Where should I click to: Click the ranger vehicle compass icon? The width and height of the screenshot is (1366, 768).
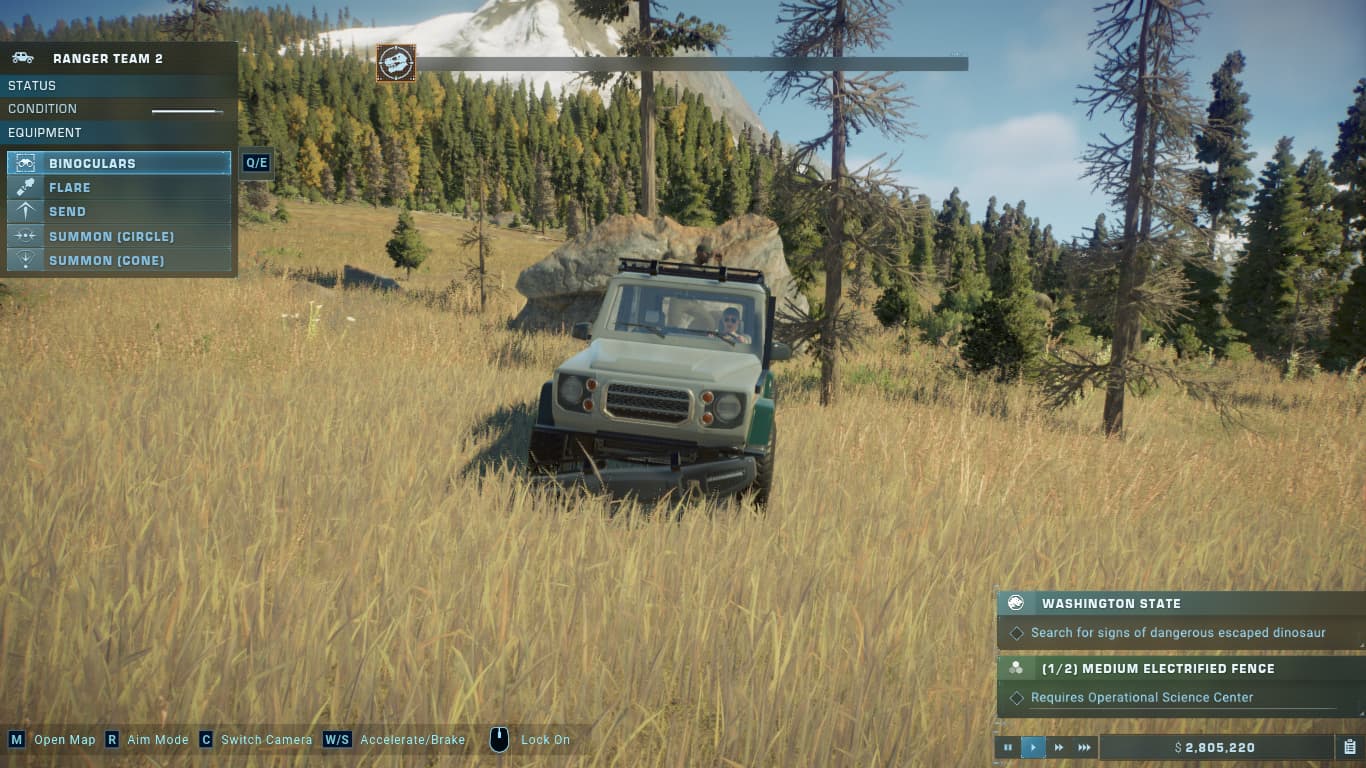point(396,63)
